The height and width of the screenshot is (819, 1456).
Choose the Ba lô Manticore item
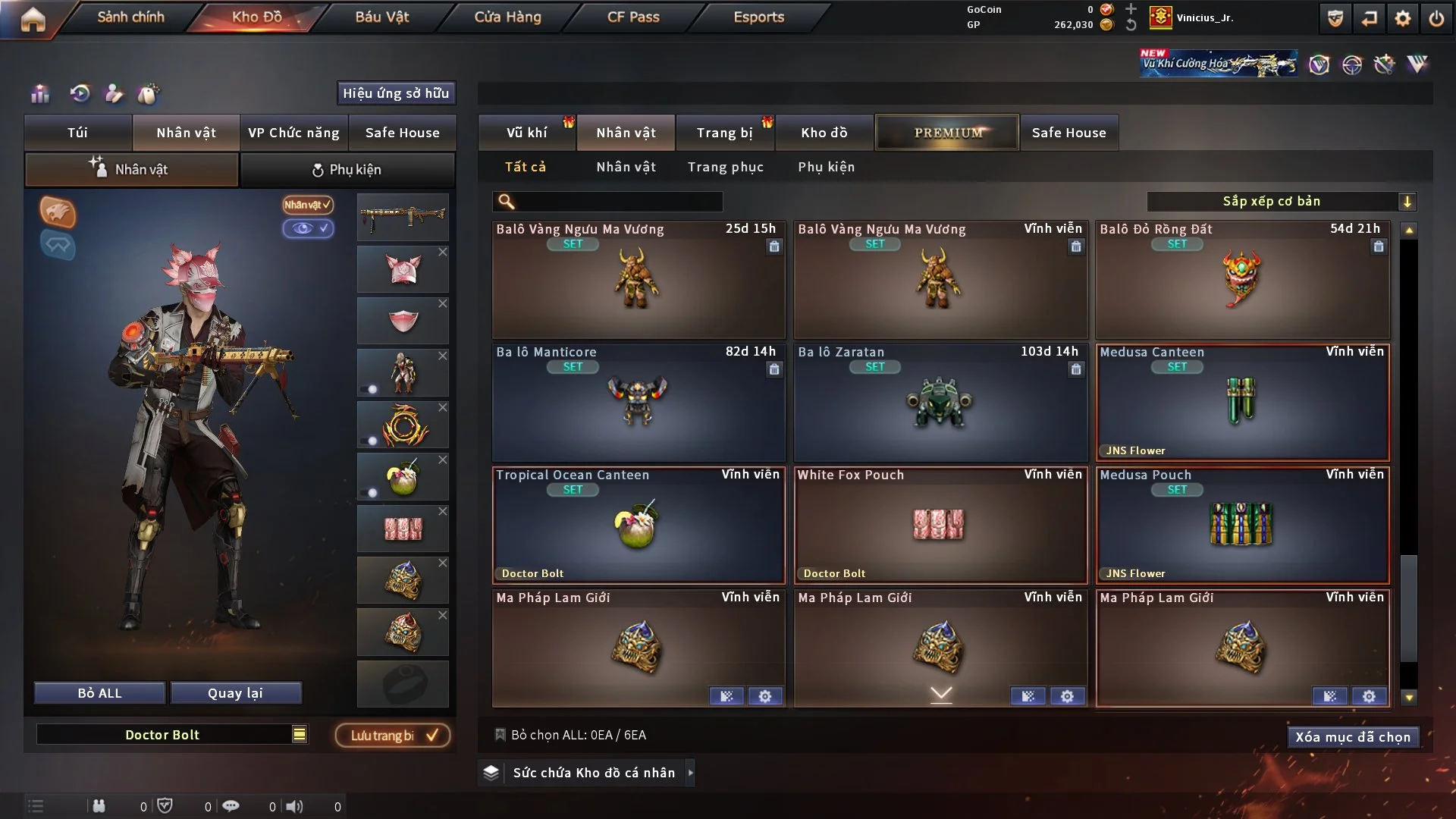[638, 402]
